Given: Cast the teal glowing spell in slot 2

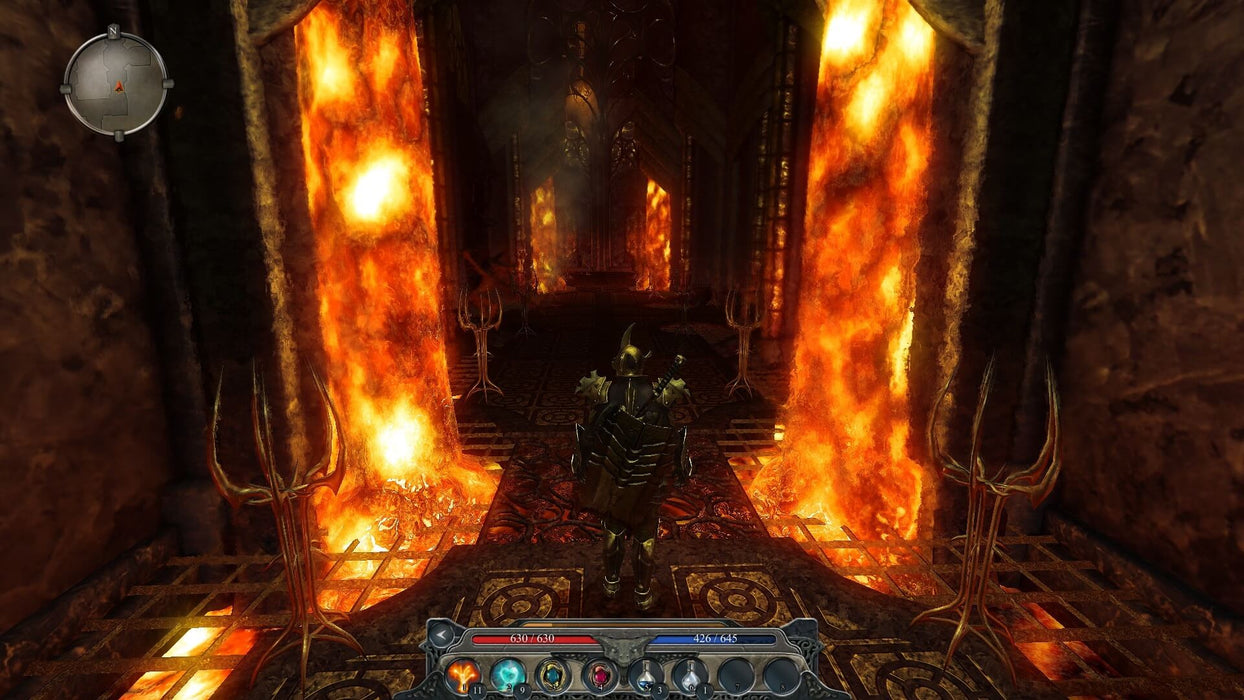Looking at the screenshot, I should point(507,676).
